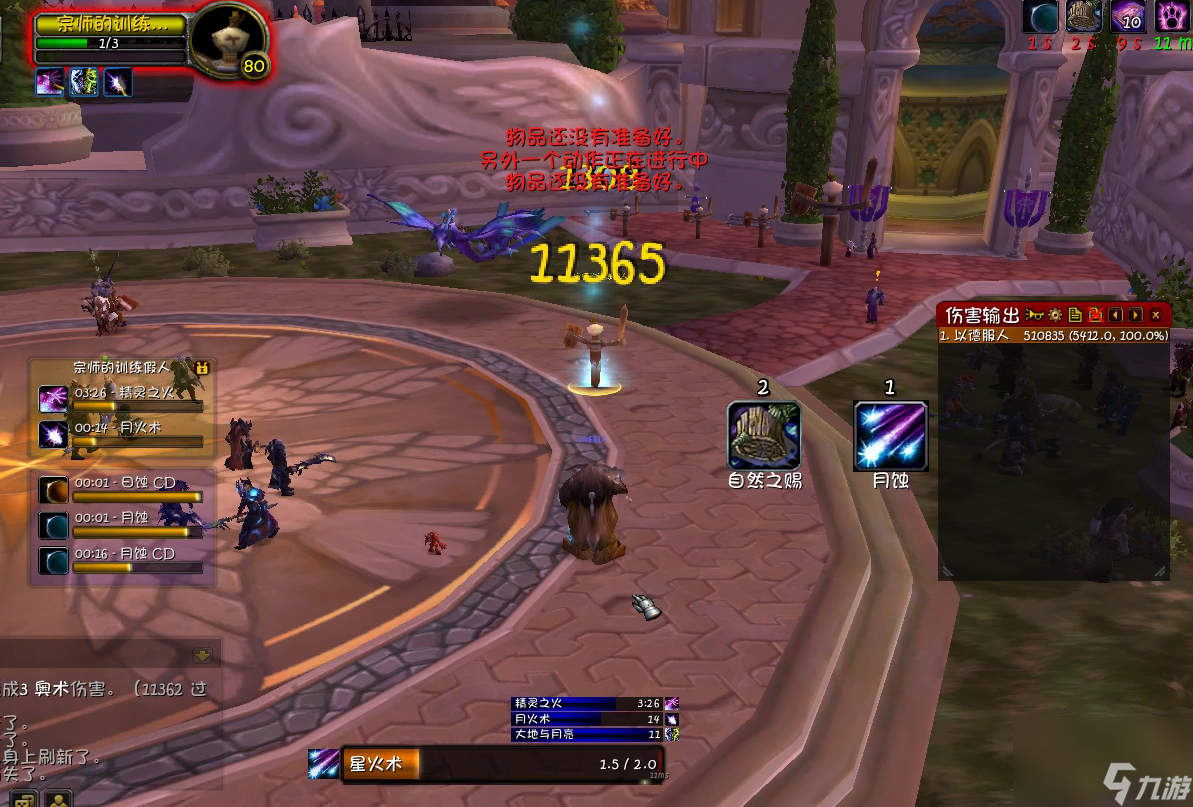Select the training dummy target portrait
The image size is (1193, 807).
(x=228, y=39)
